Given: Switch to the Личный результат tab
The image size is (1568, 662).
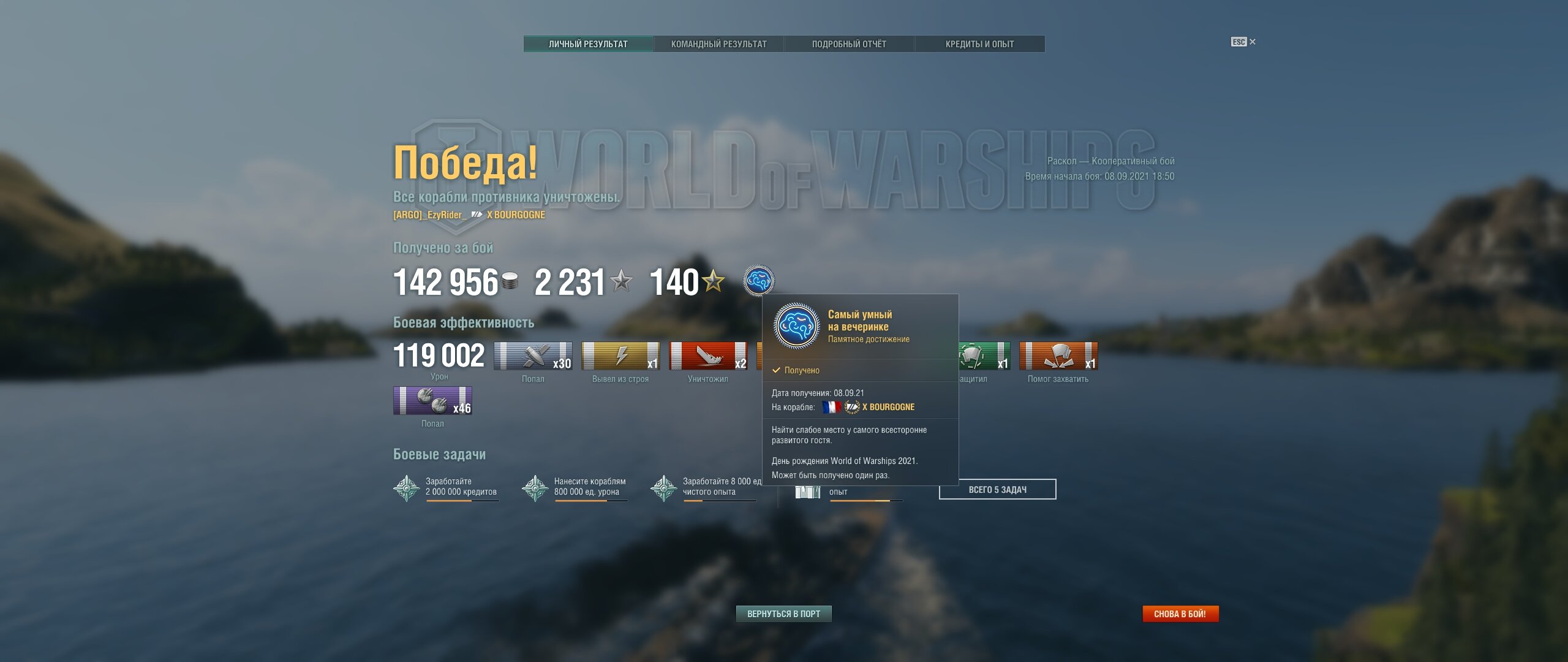Looking at the screenshot, I should 588,44.
